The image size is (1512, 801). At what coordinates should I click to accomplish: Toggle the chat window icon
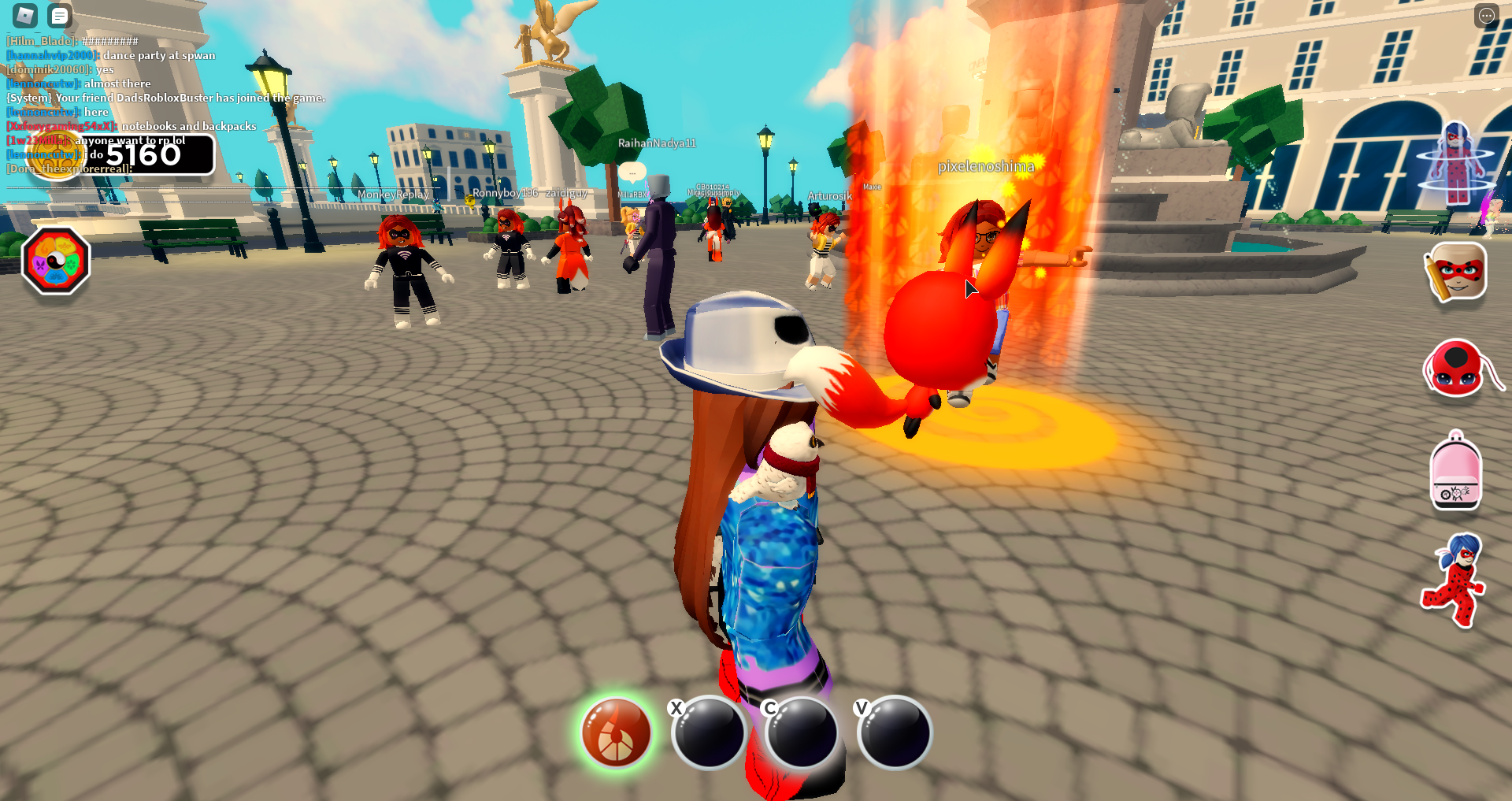tap(59, 15)
